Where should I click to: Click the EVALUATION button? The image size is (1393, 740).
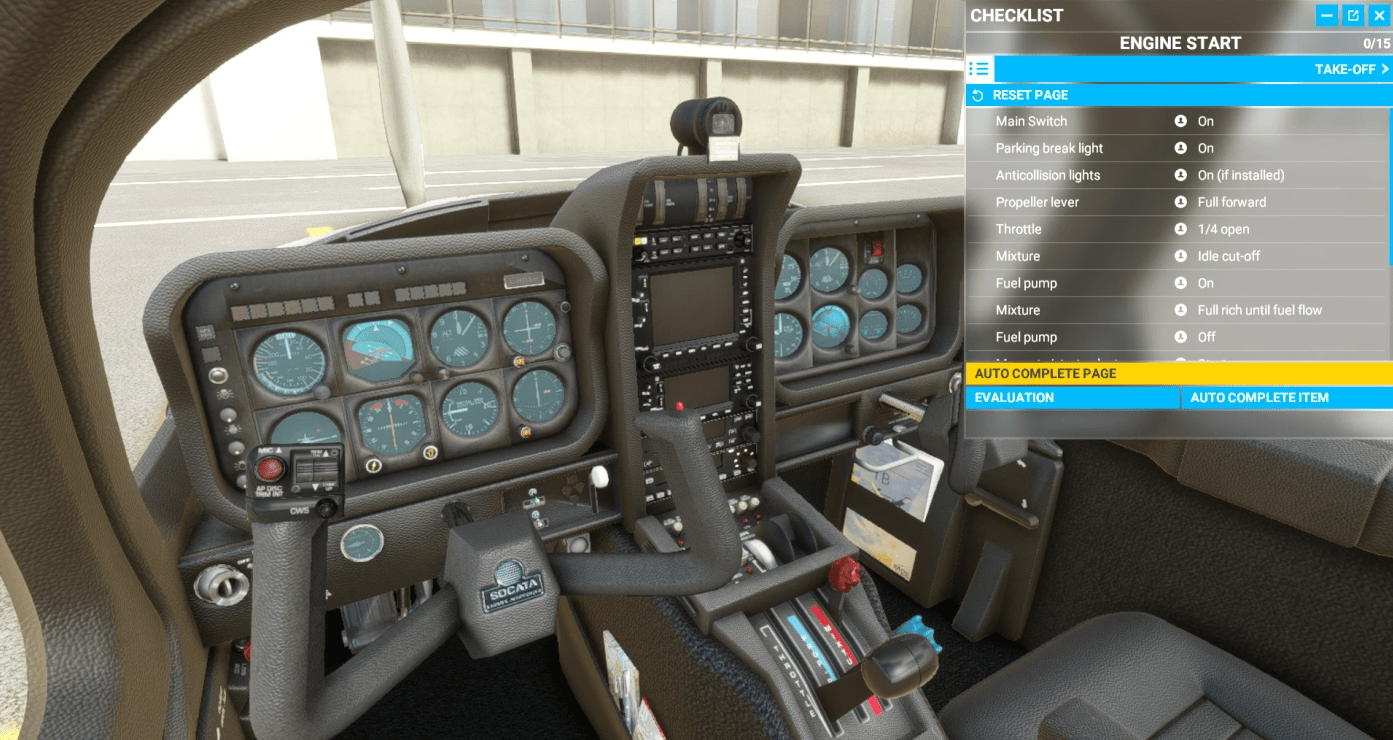[x=1072, y=397]
